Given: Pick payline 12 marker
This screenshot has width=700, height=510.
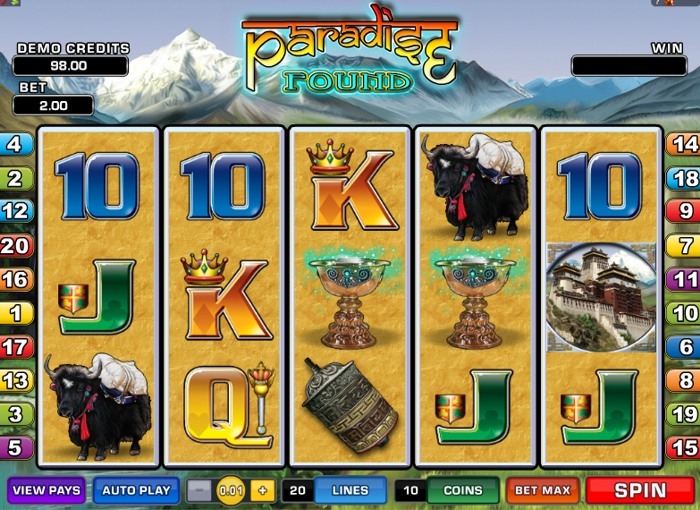Looking at the screenshot, I should (15, 211).
